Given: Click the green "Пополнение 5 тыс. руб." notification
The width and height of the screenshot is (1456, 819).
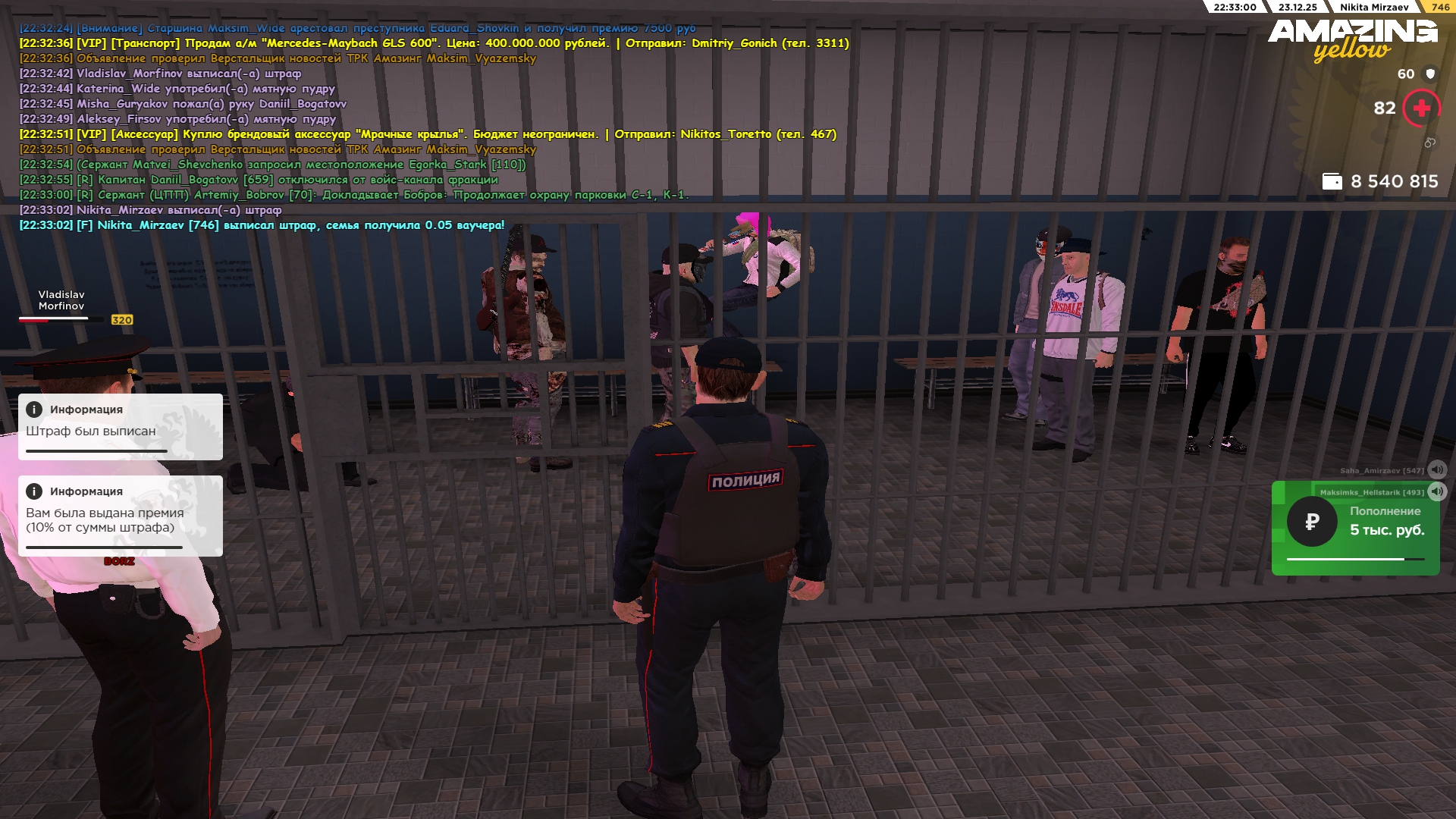Looking at the screenshot, I should [1355, 529].
